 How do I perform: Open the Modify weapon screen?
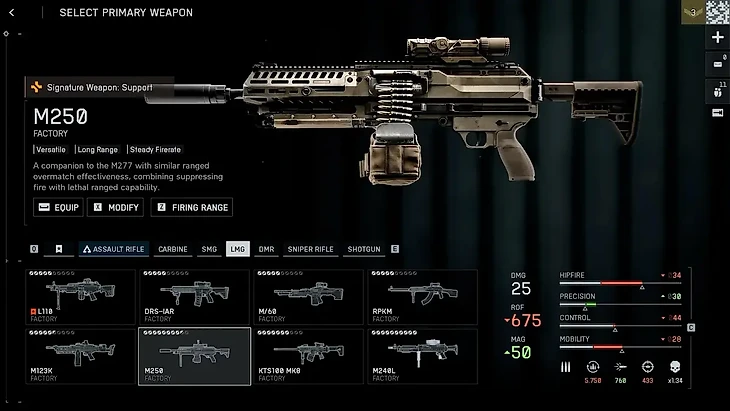pos(116,207)
